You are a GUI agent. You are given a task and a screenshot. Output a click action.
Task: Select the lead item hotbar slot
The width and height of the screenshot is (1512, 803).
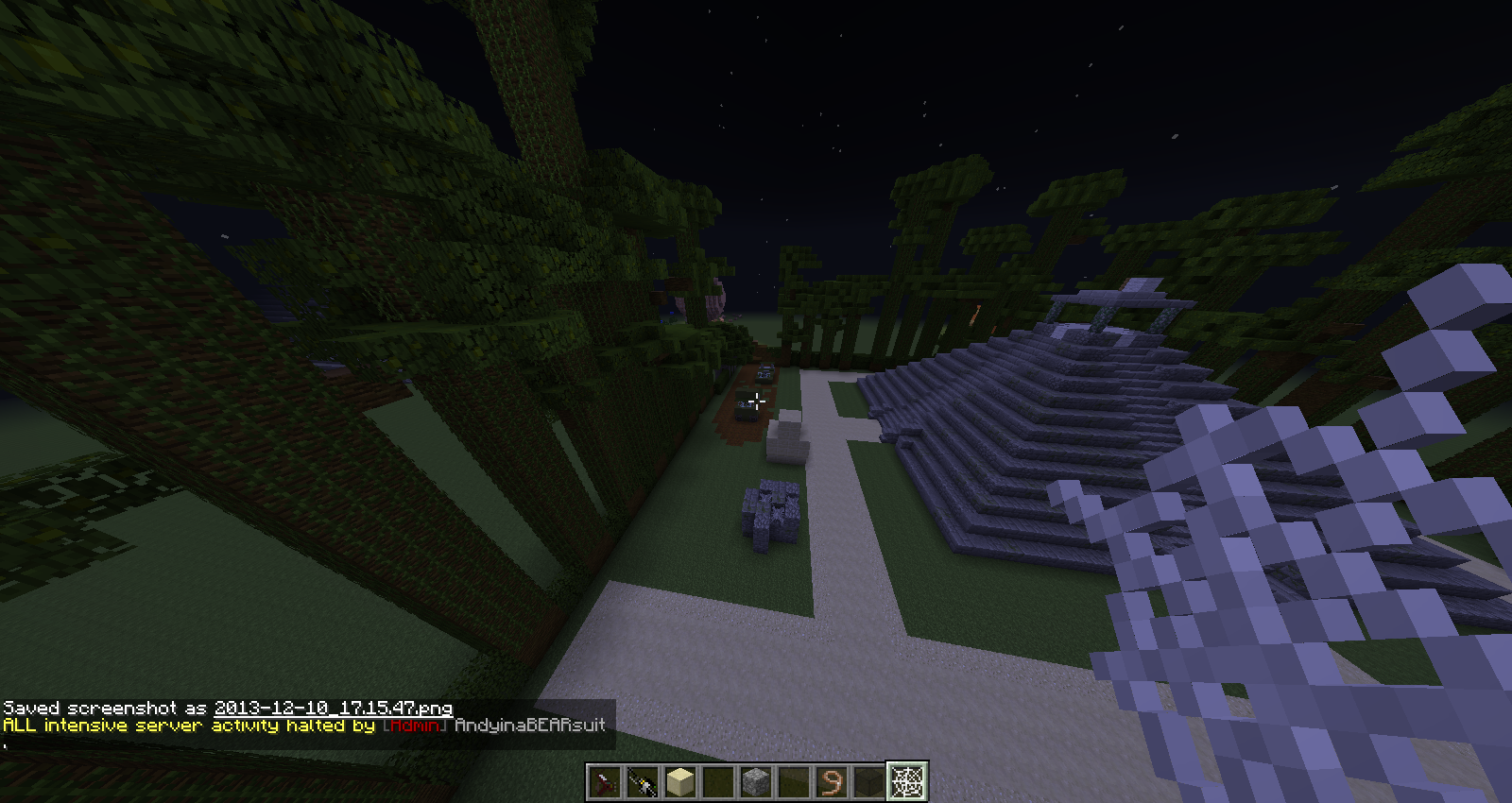(x=832, y=781)
